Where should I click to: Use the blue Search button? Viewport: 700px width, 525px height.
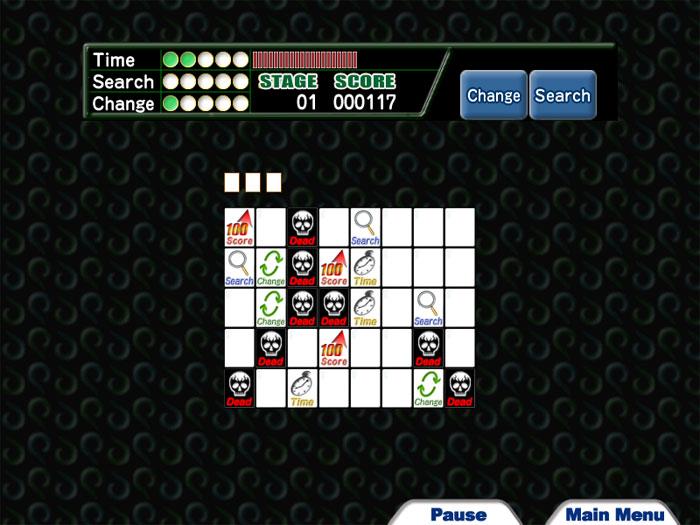pos(562,95)
